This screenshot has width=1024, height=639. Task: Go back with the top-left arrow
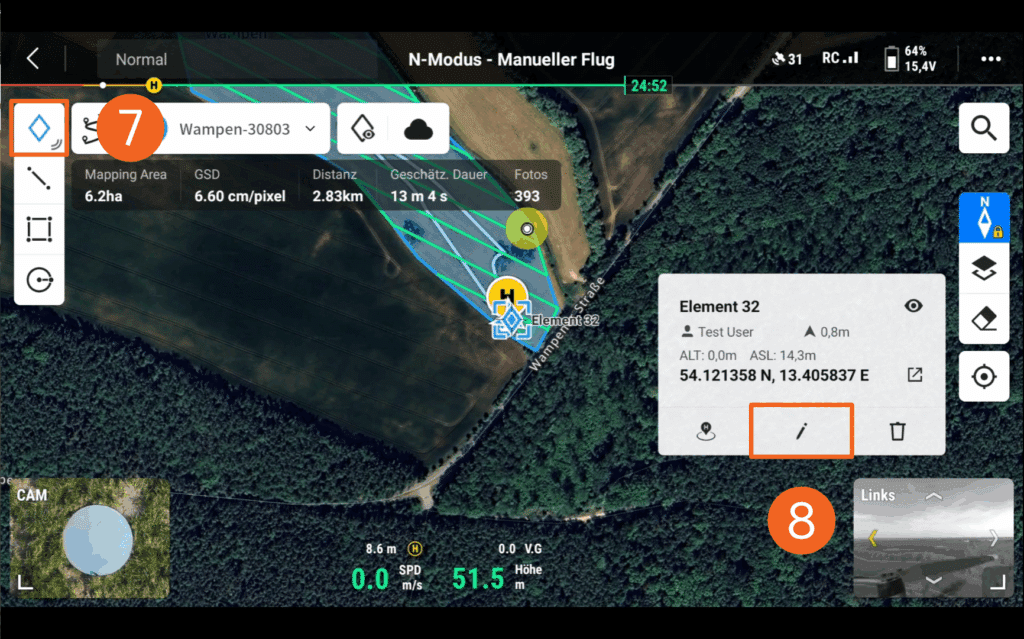(x=33, y=59)
